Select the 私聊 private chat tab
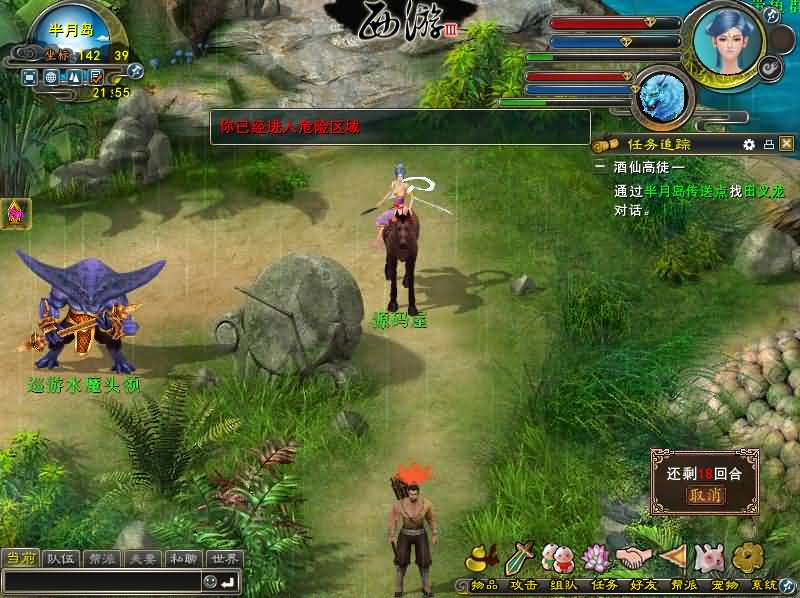The height and width of the screenshot is (598, 800). point(183,558)
